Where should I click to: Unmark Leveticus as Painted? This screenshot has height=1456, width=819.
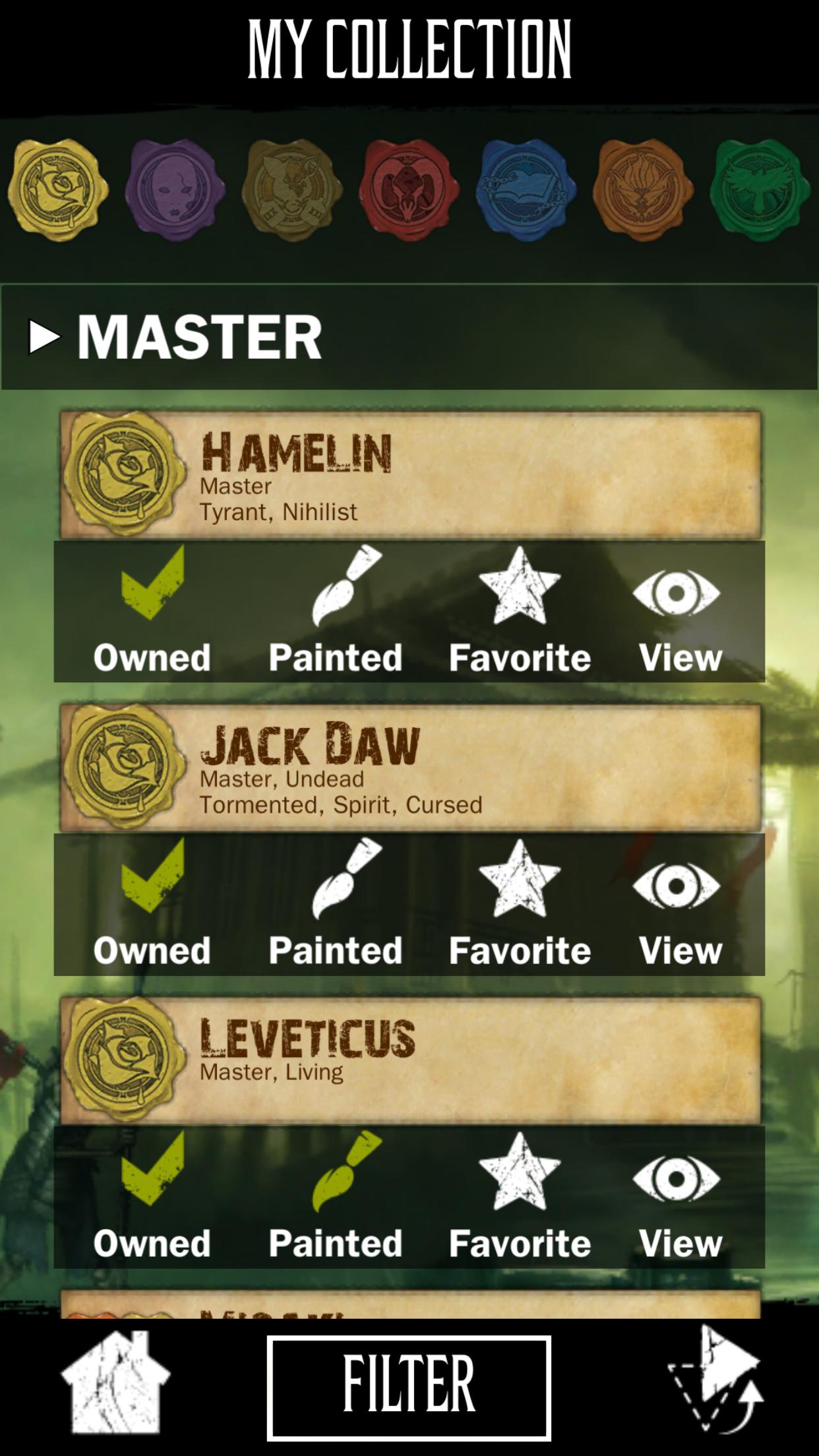(x=336, y=1196)
